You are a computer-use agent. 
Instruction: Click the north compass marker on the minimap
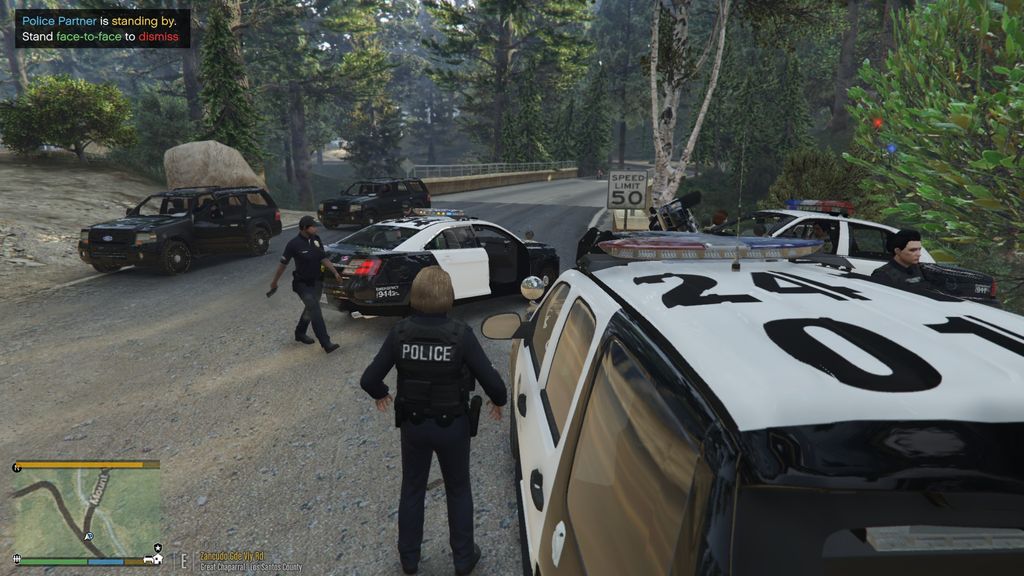pos(17,466)
